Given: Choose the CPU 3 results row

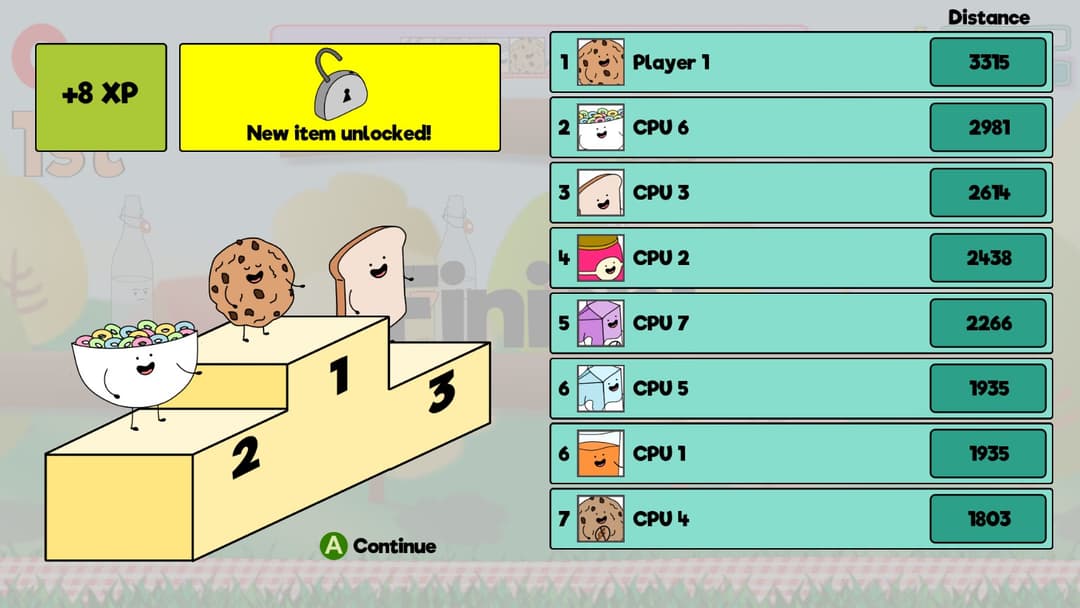Looking at the screenshot, I should pos(800,192).
